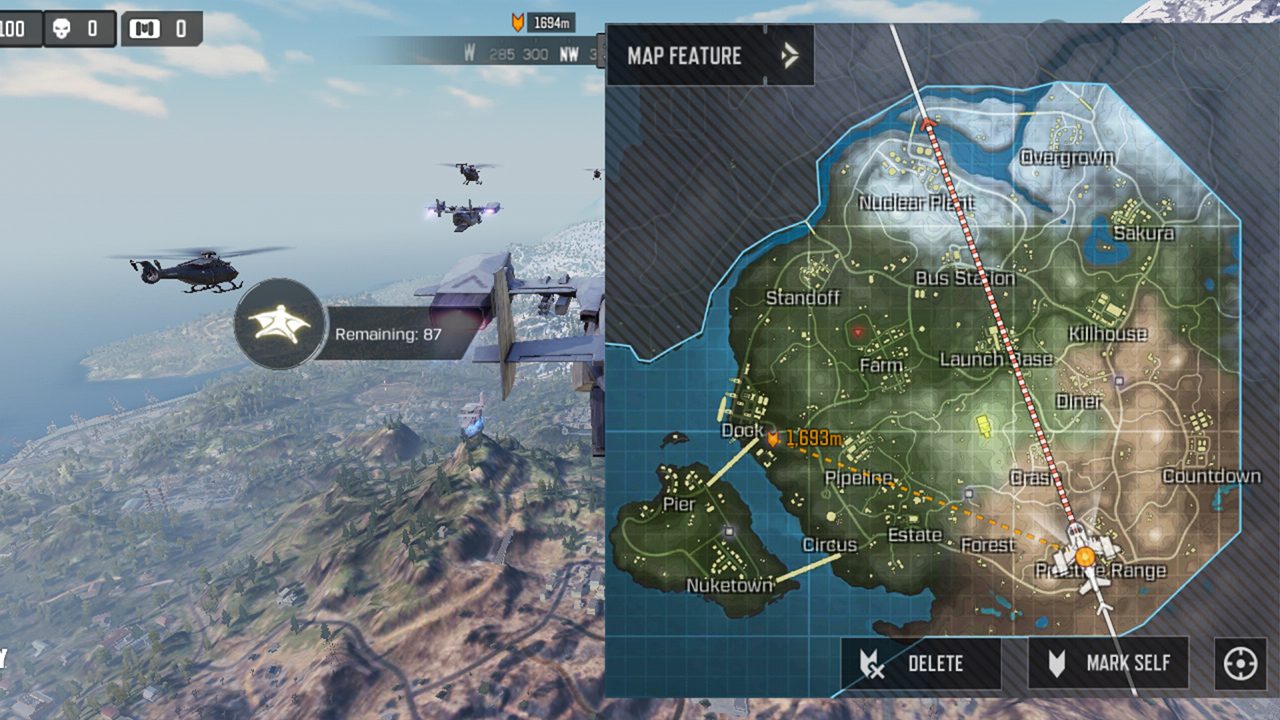
Task: Pick the Diner map location
Action: [x=1079, y=401]
